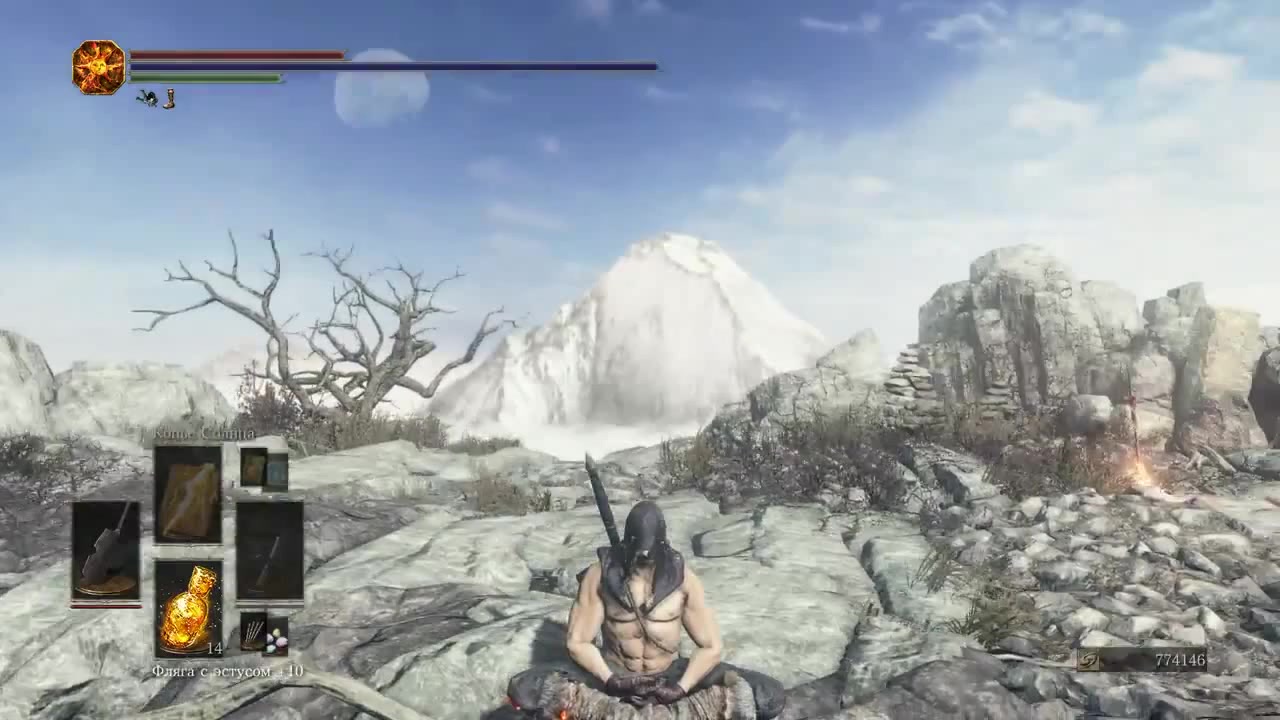Choose the left-hand greataxe weapon slot

[x=106, y=551]
